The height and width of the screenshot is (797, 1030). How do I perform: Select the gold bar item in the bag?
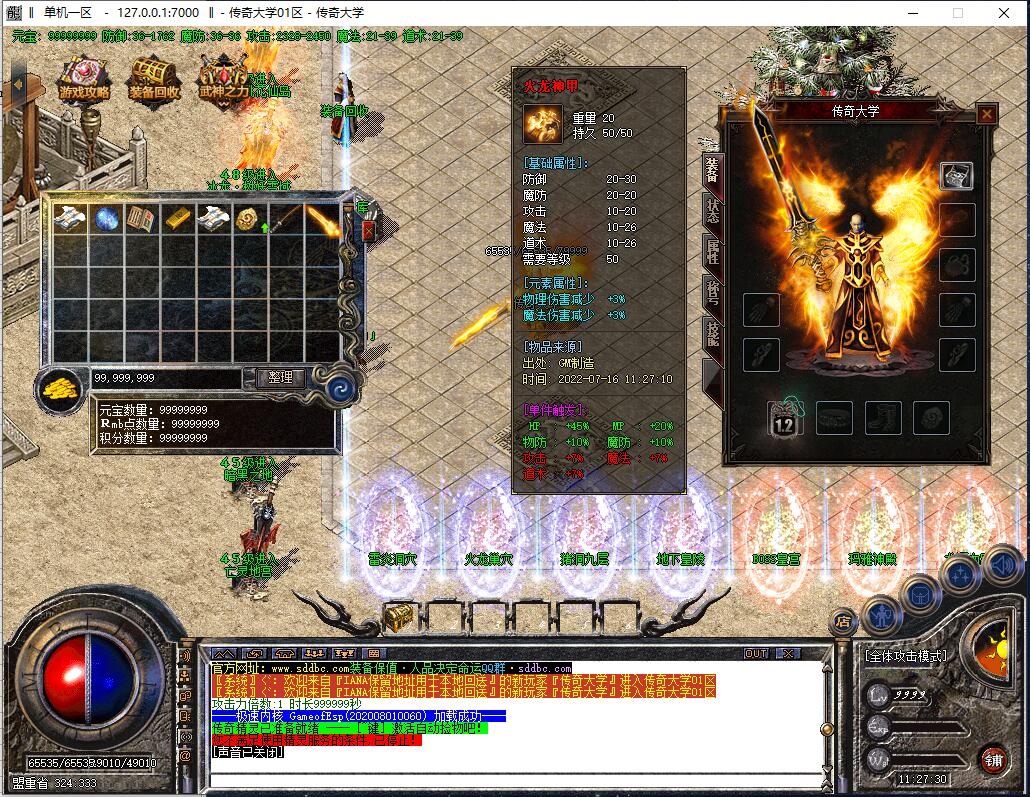coord(176,219)
